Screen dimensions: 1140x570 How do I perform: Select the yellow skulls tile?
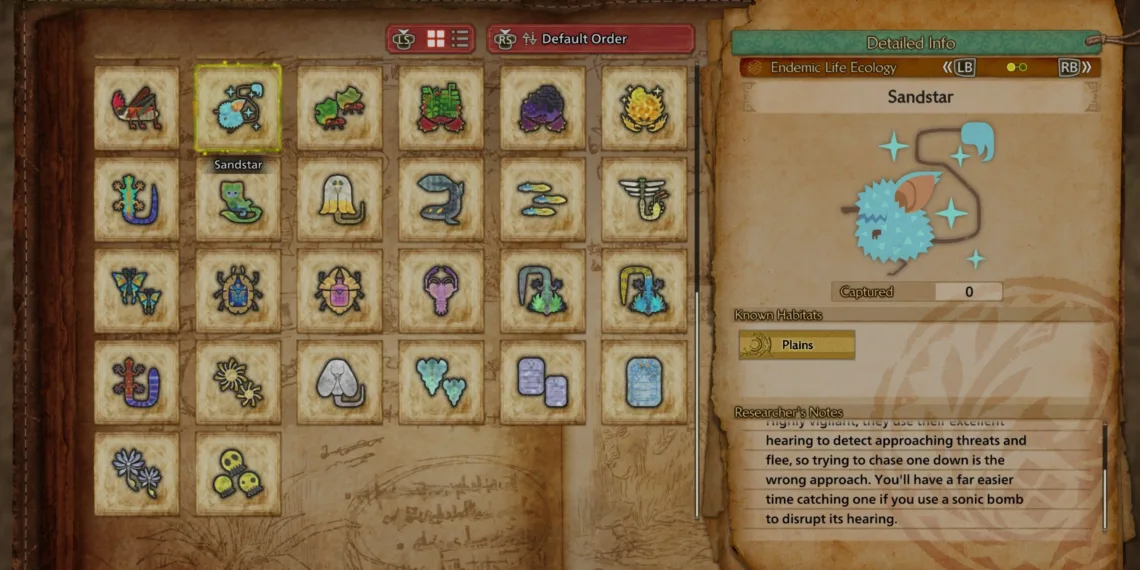pos(238,474)
